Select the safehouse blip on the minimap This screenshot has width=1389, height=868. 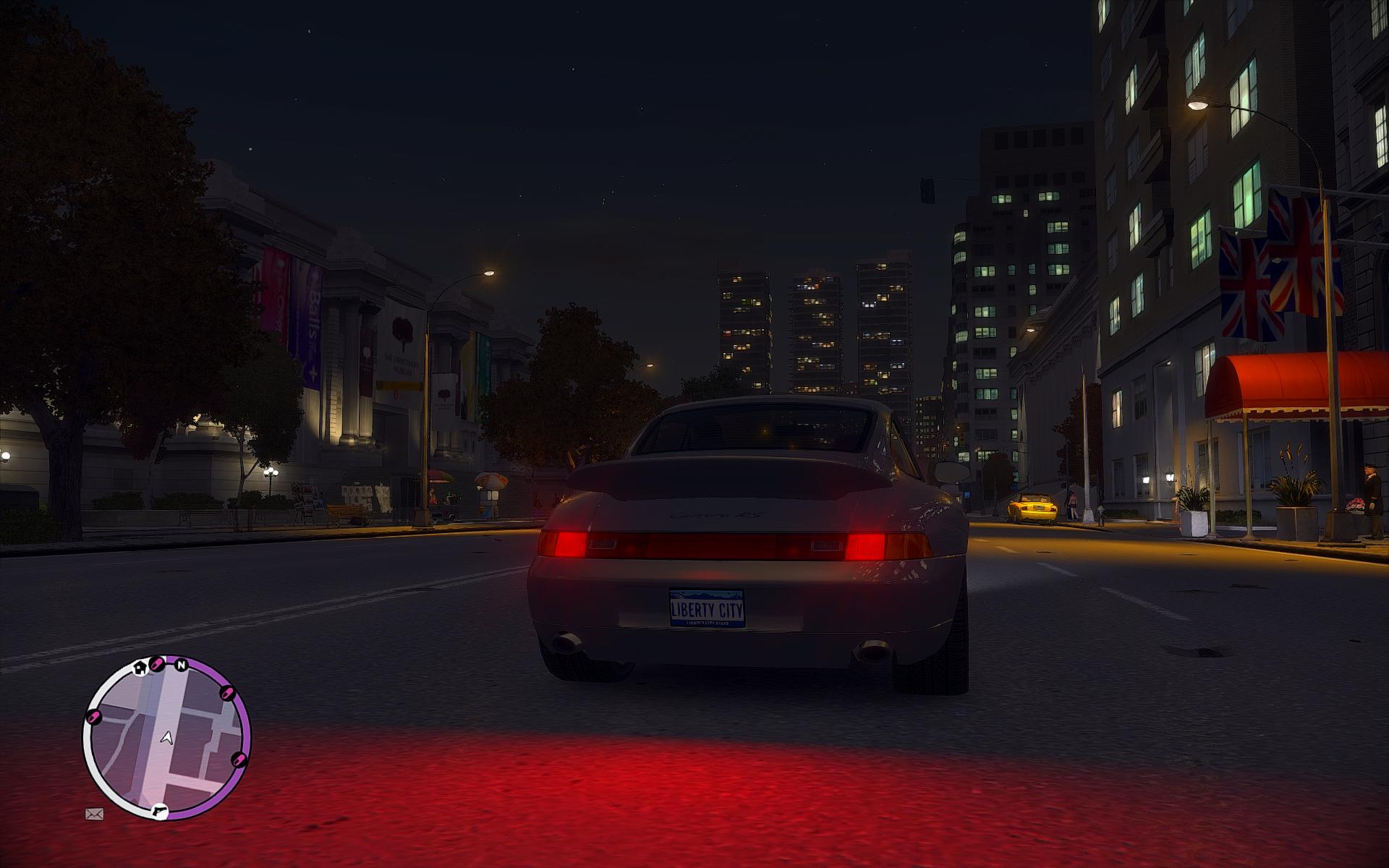[x=140, y=667]
